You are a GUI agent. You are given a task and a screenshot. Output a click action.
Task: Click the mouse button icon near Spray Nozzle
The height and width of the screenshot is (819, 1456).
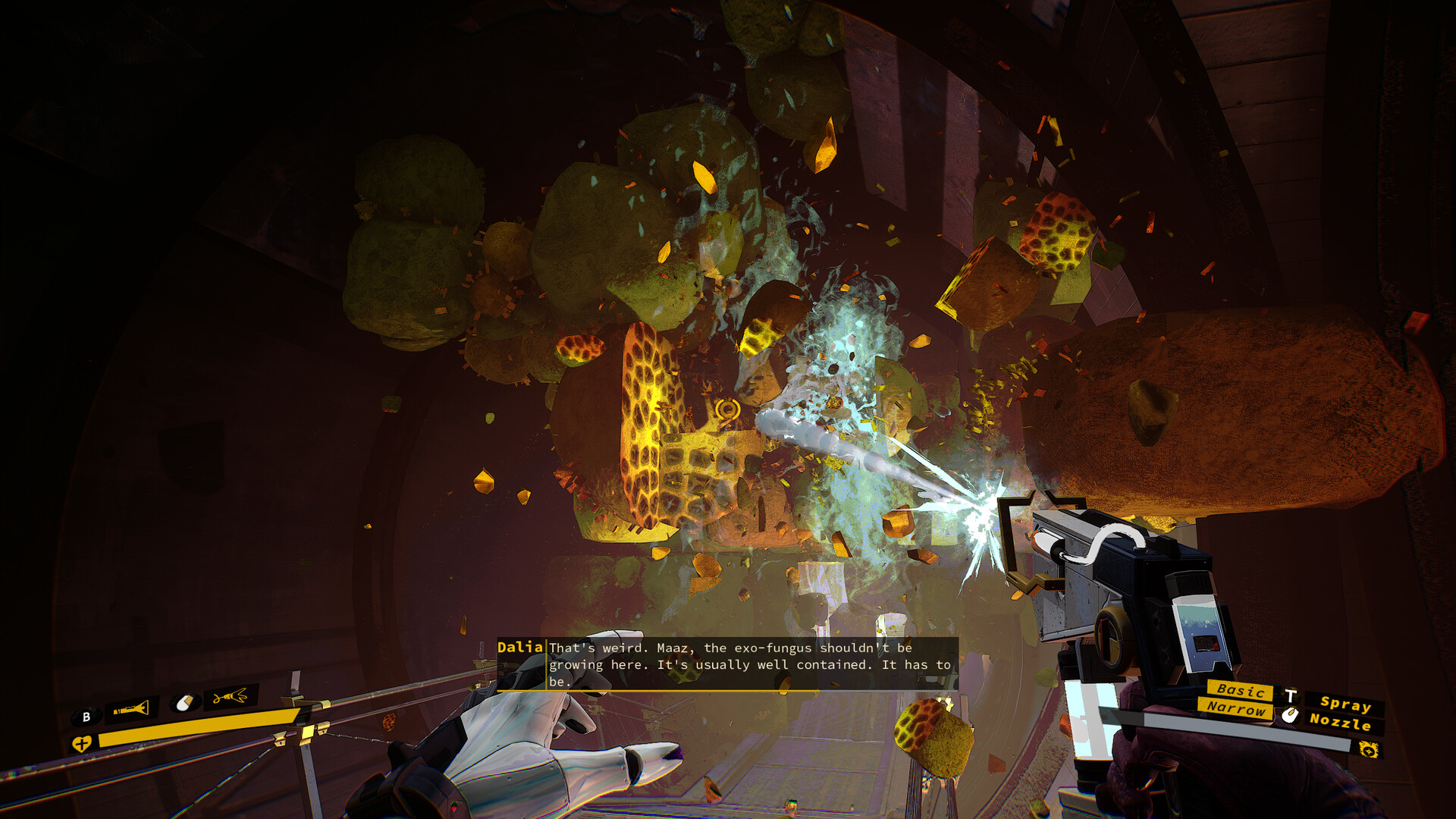click(x=1291, y=715)
